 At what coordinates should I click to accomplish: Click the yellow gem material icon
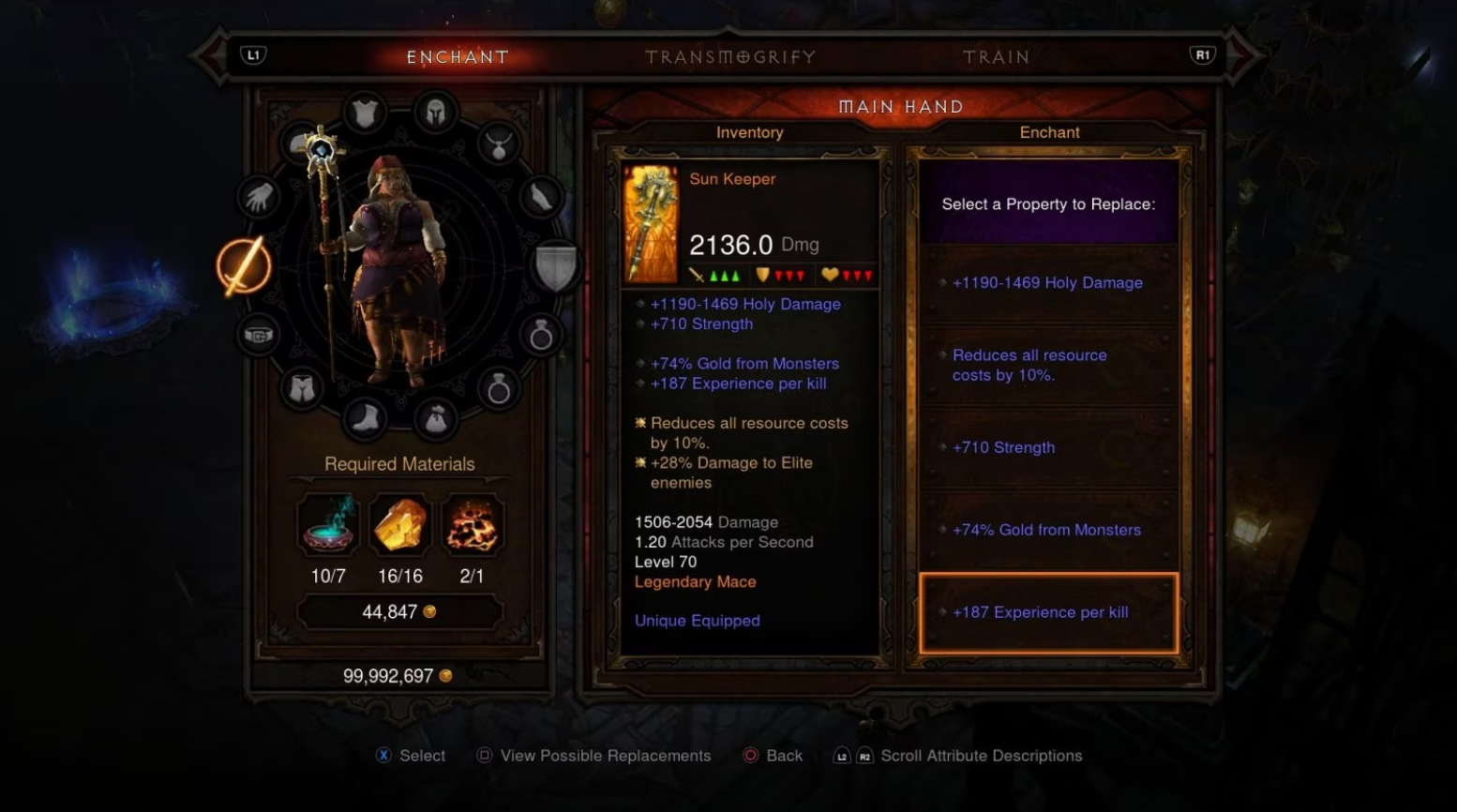click(400, 525)
